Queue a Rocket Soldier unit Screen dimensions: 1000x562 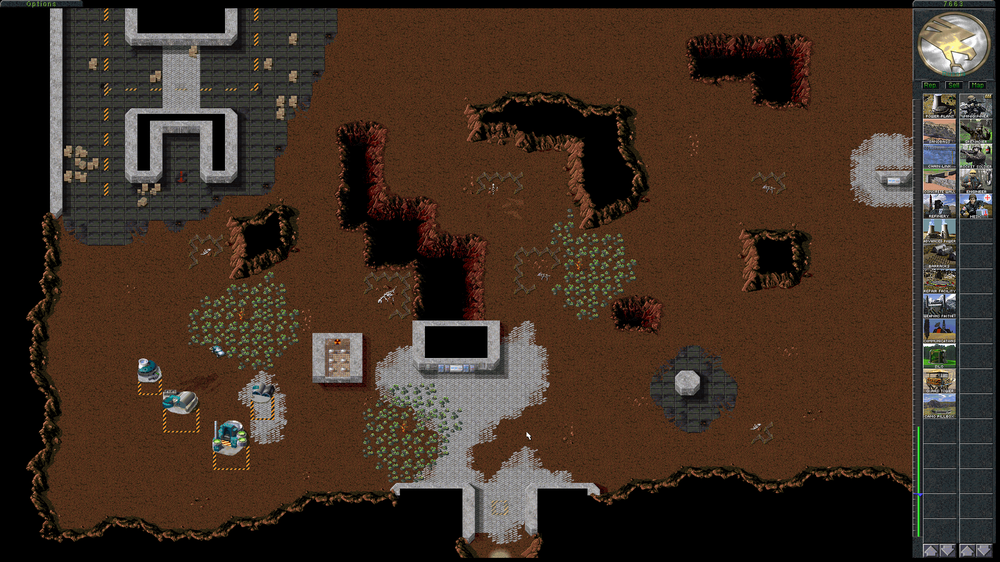click(x=976, y=157)
